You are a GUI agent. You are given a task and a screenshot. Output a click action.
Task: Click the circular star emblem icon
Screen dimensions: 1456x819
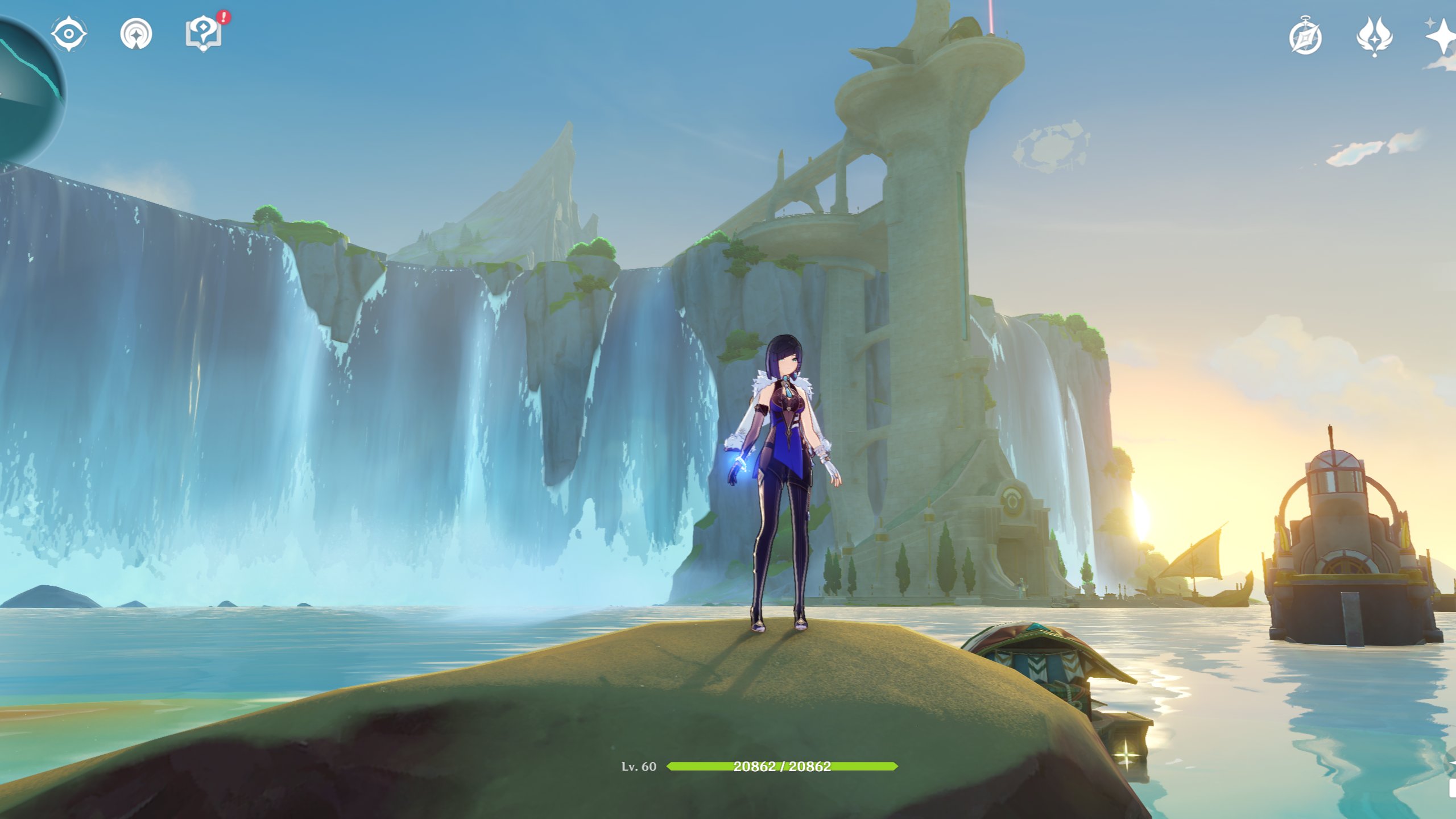coord(136,34)
